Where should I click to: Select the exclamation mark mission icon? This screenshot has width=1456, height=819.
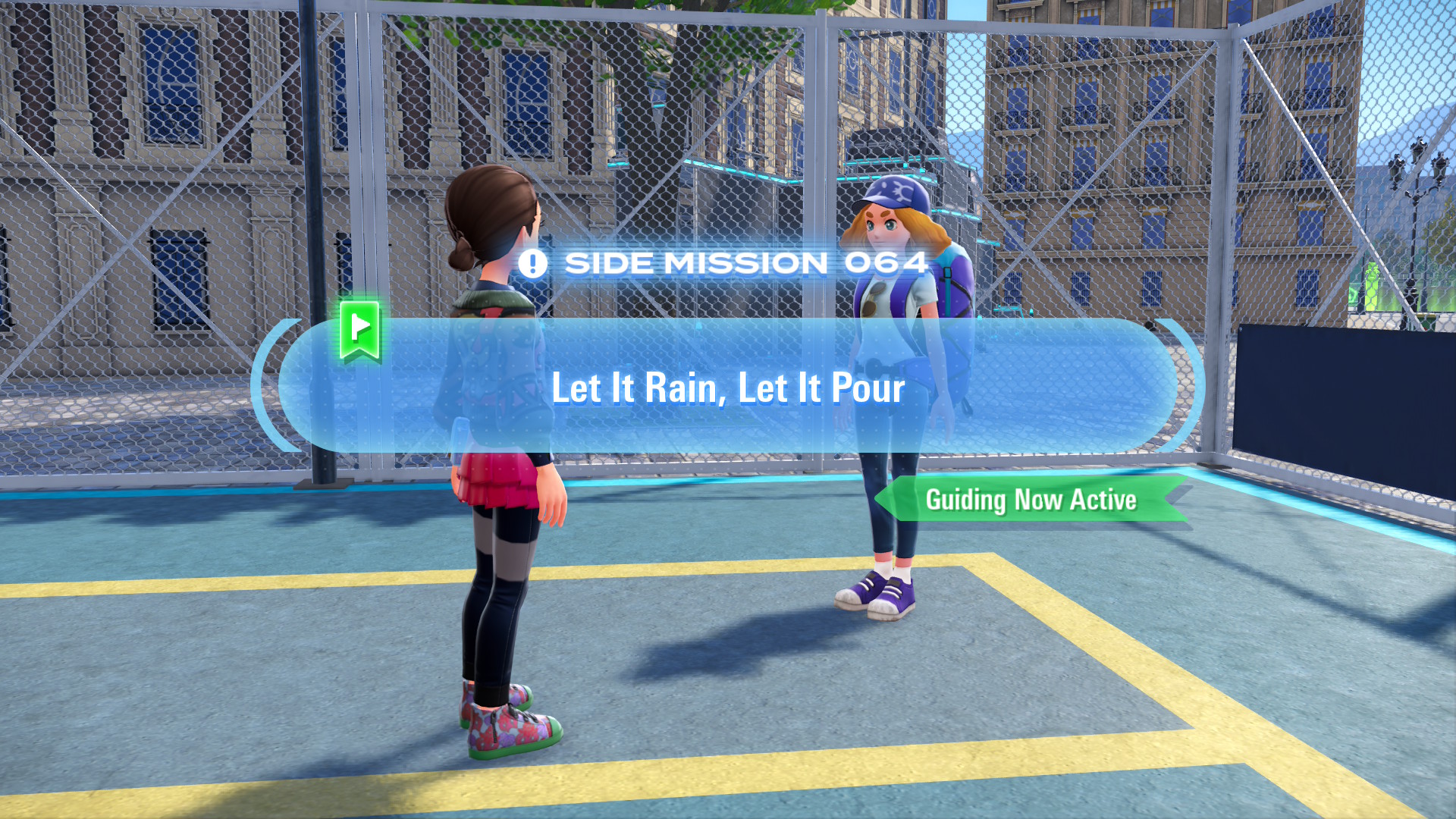pyautogui.click(x=532, y=263)
